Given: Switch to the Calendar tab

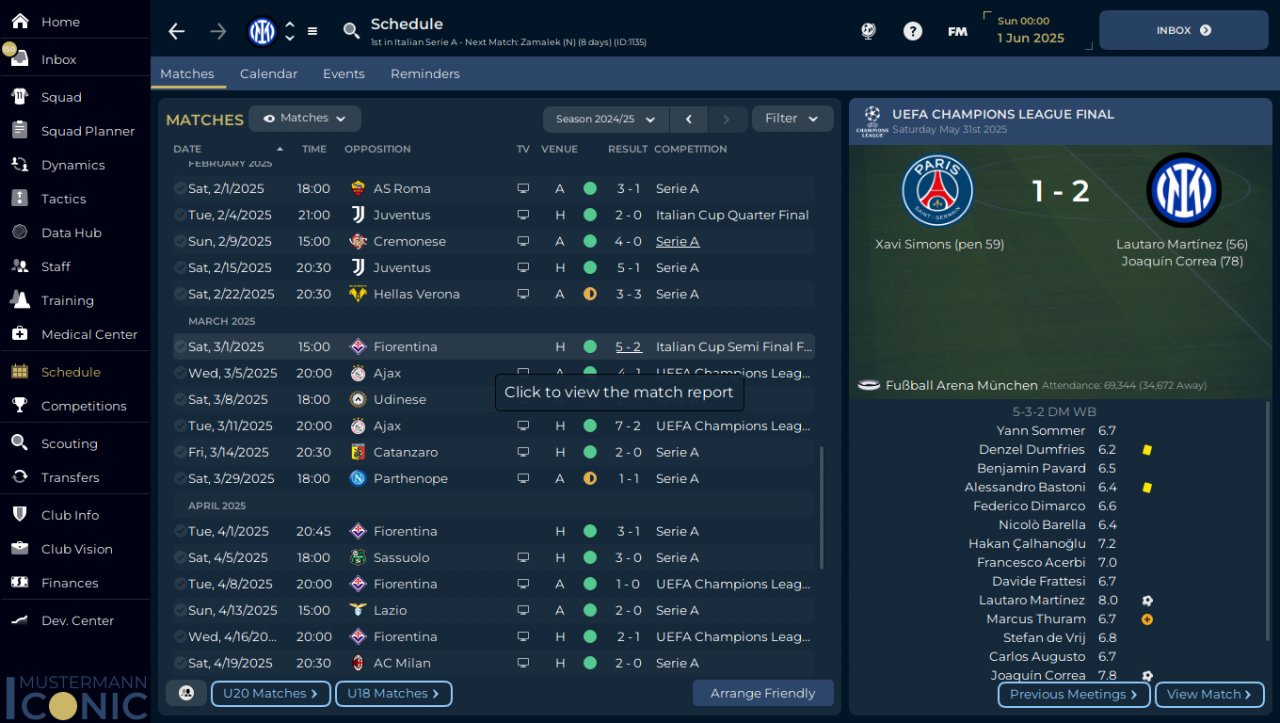Looking at the screenshot, I should coord(268,74).
